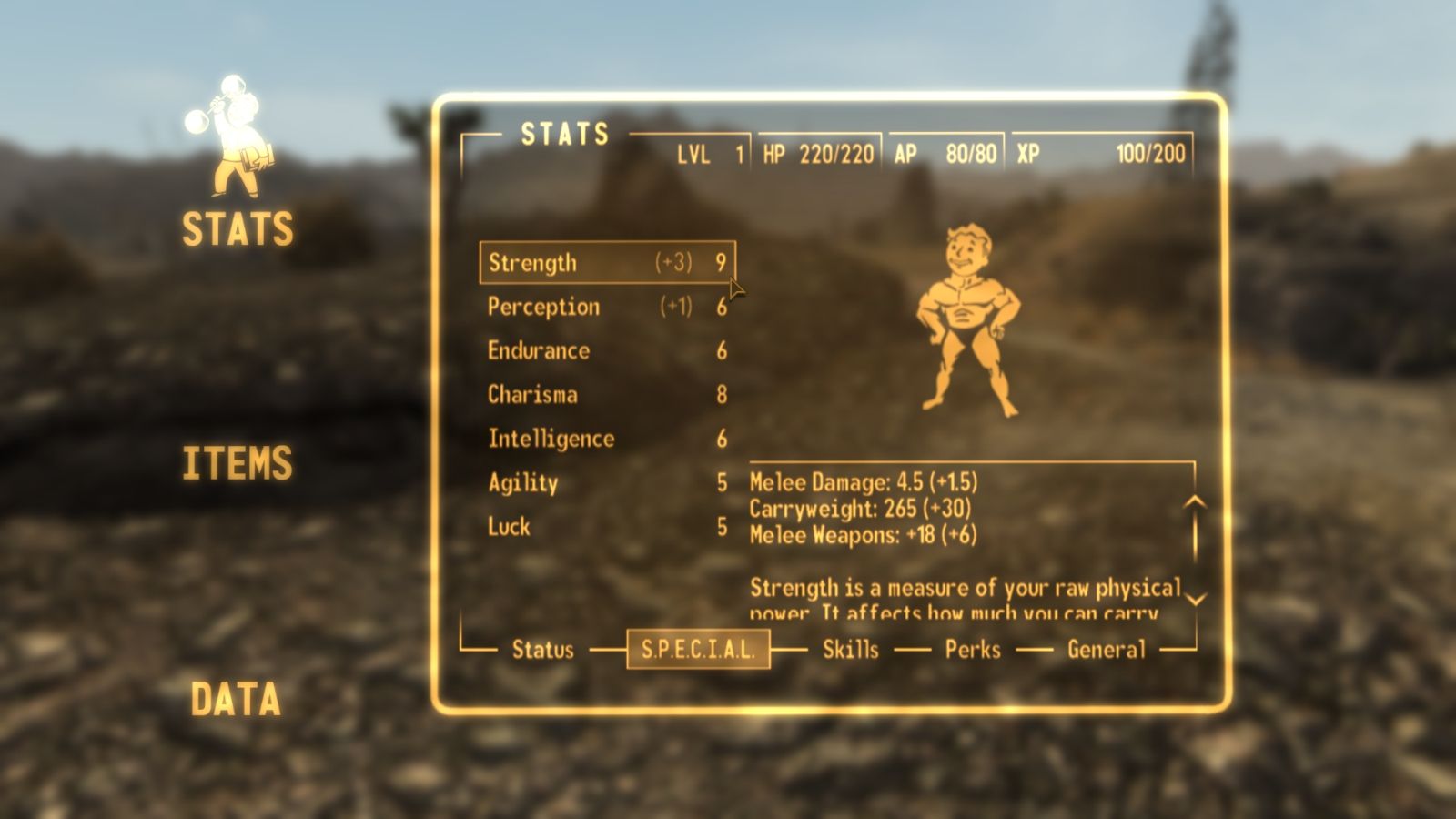Open the ITEMS section

pos(237,464)
